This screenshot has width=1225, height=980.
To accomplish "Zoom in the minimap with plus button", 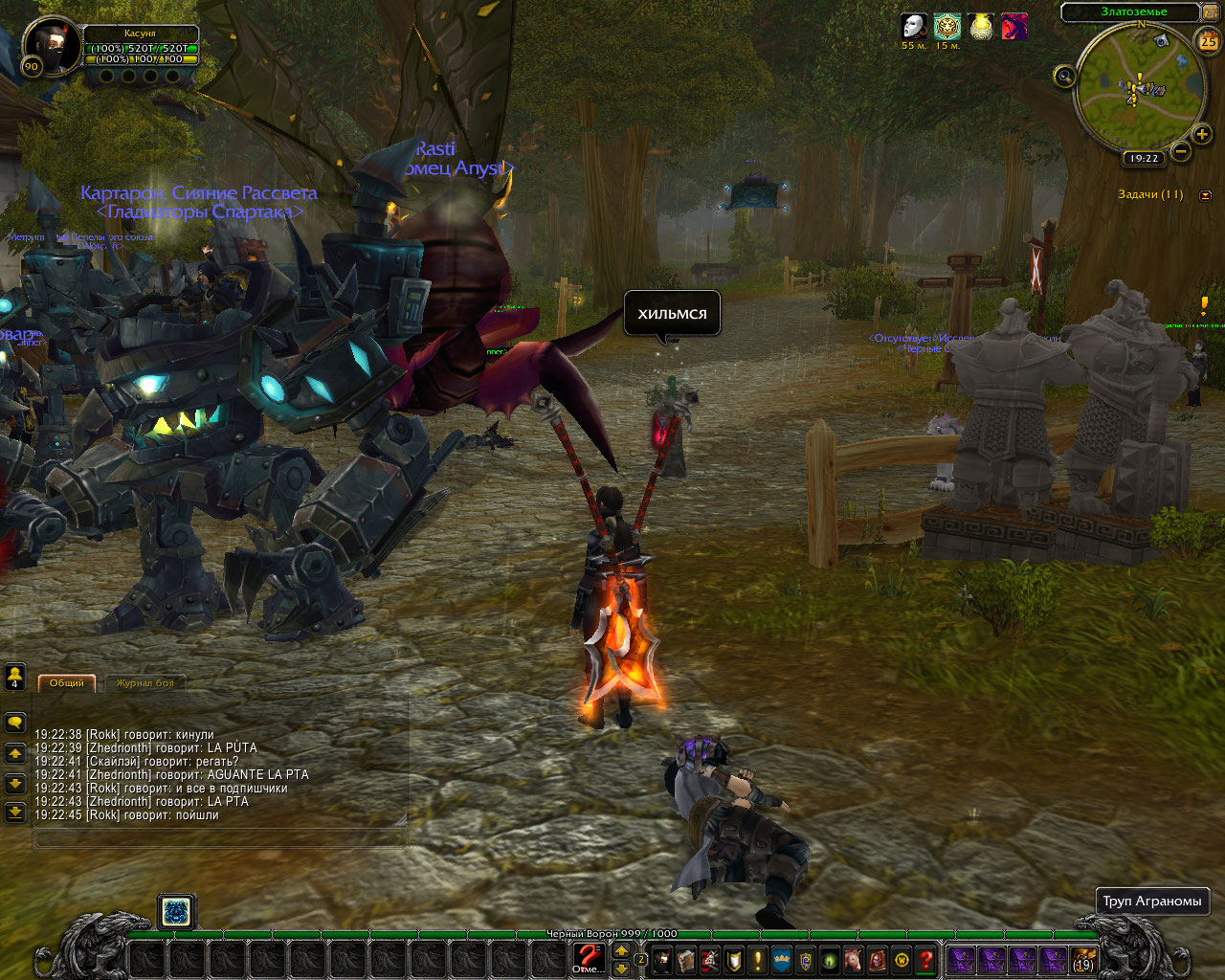I will coord(1202,134).
